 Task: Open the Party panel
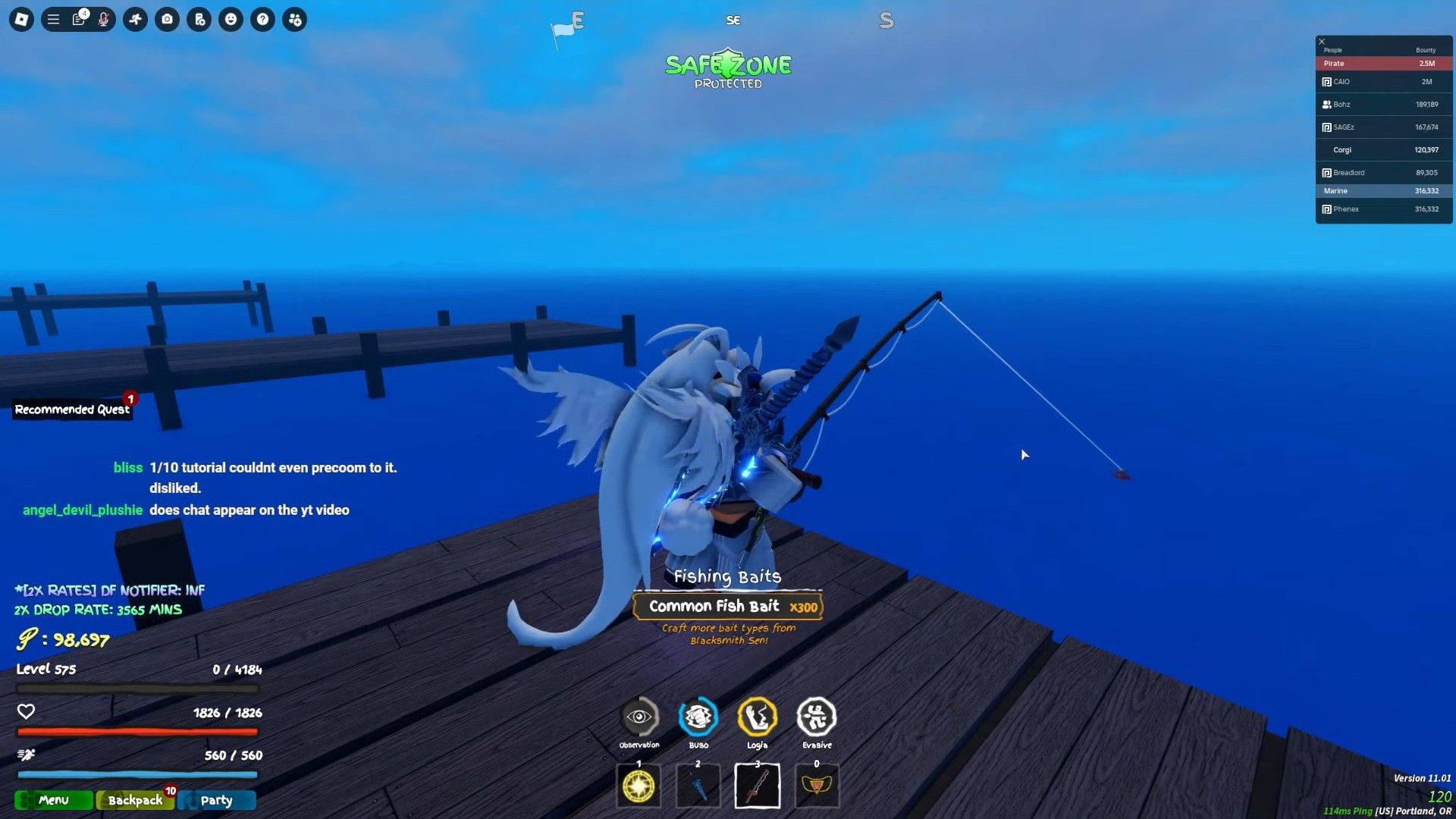coord(217,800)
